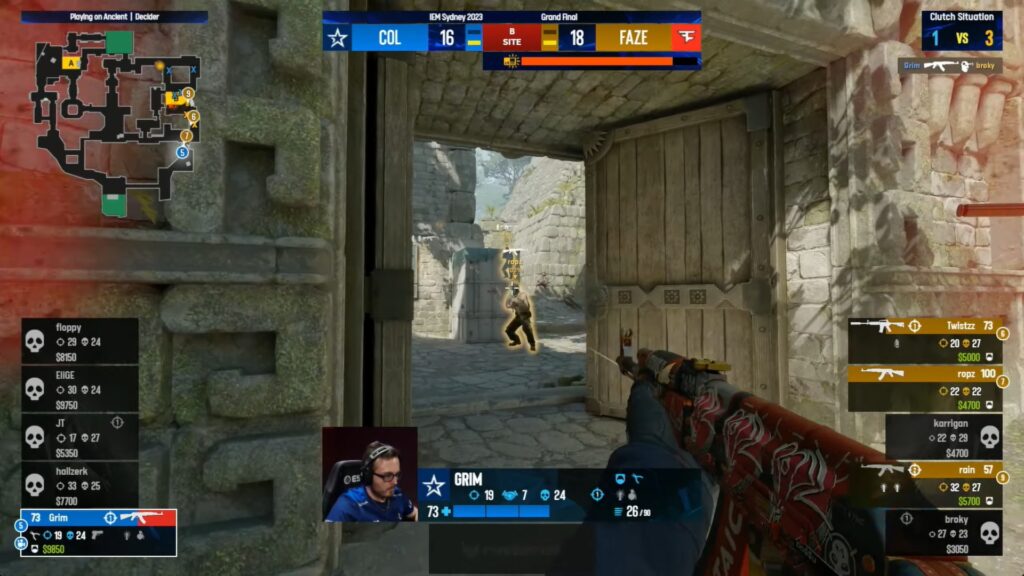The width and height of the screenshot is (1024, 576).
Task: Select floppy's player row
Action: click(x=80, y=341)
